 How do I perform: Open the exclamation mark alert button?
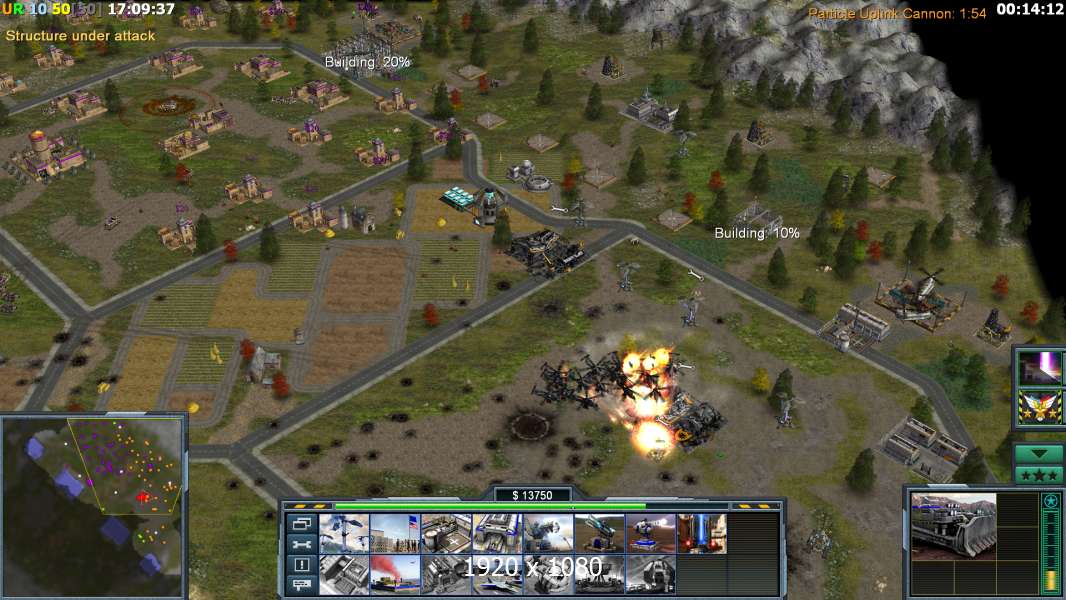pos(301,564)
